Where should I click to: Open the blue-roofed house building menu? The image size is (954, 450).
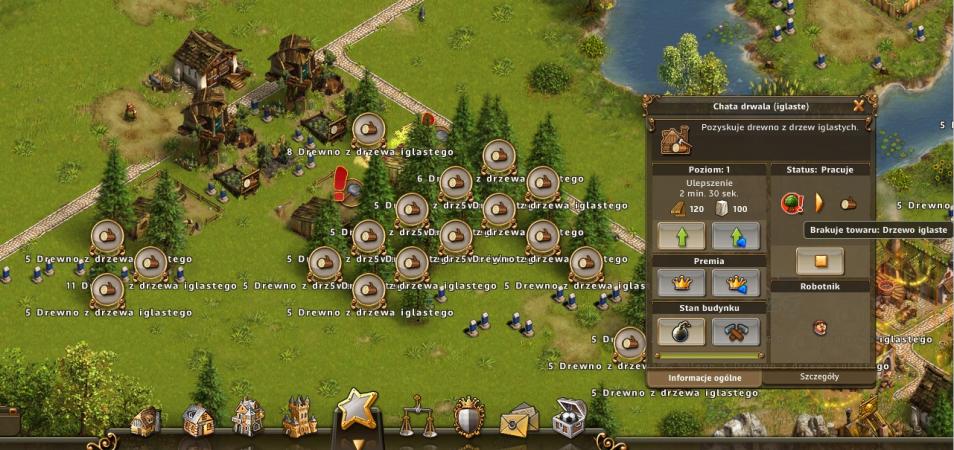tap(198, 420)
